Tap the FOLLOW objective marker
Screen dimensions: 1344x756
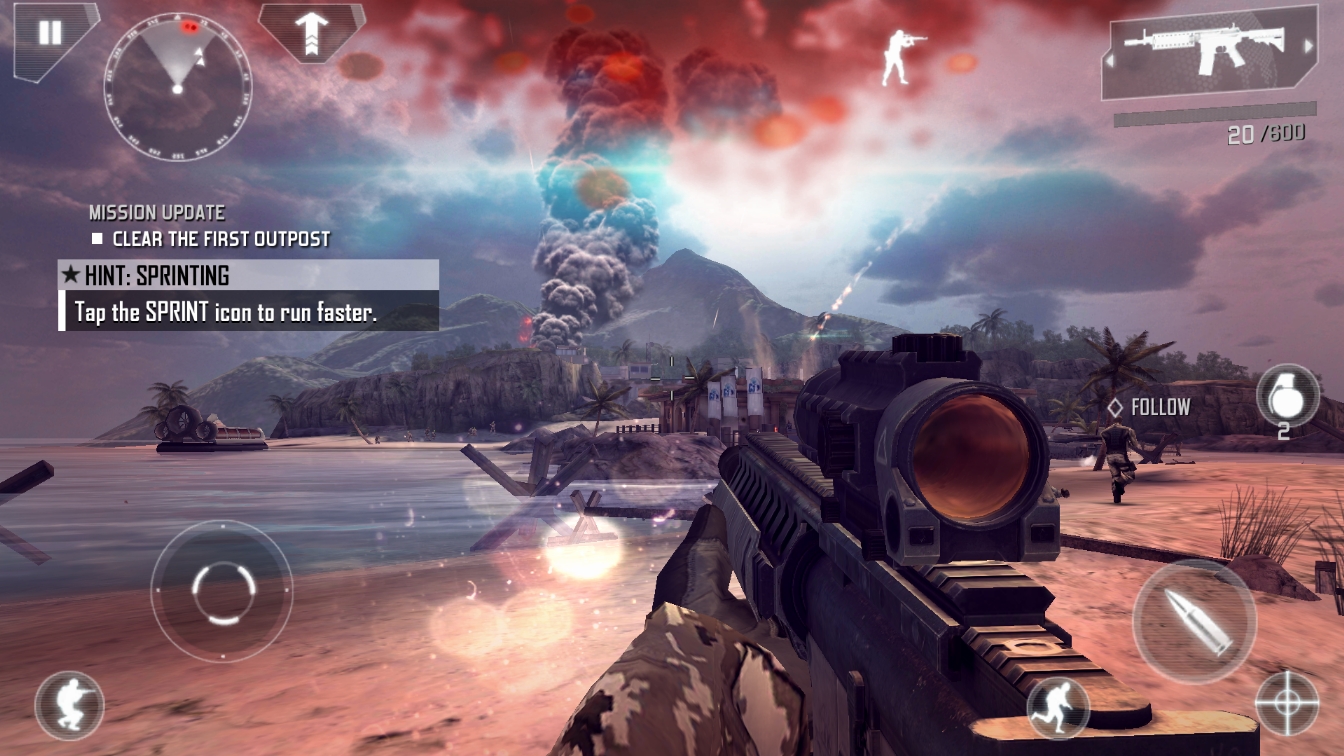click(x=1150, y=407)
